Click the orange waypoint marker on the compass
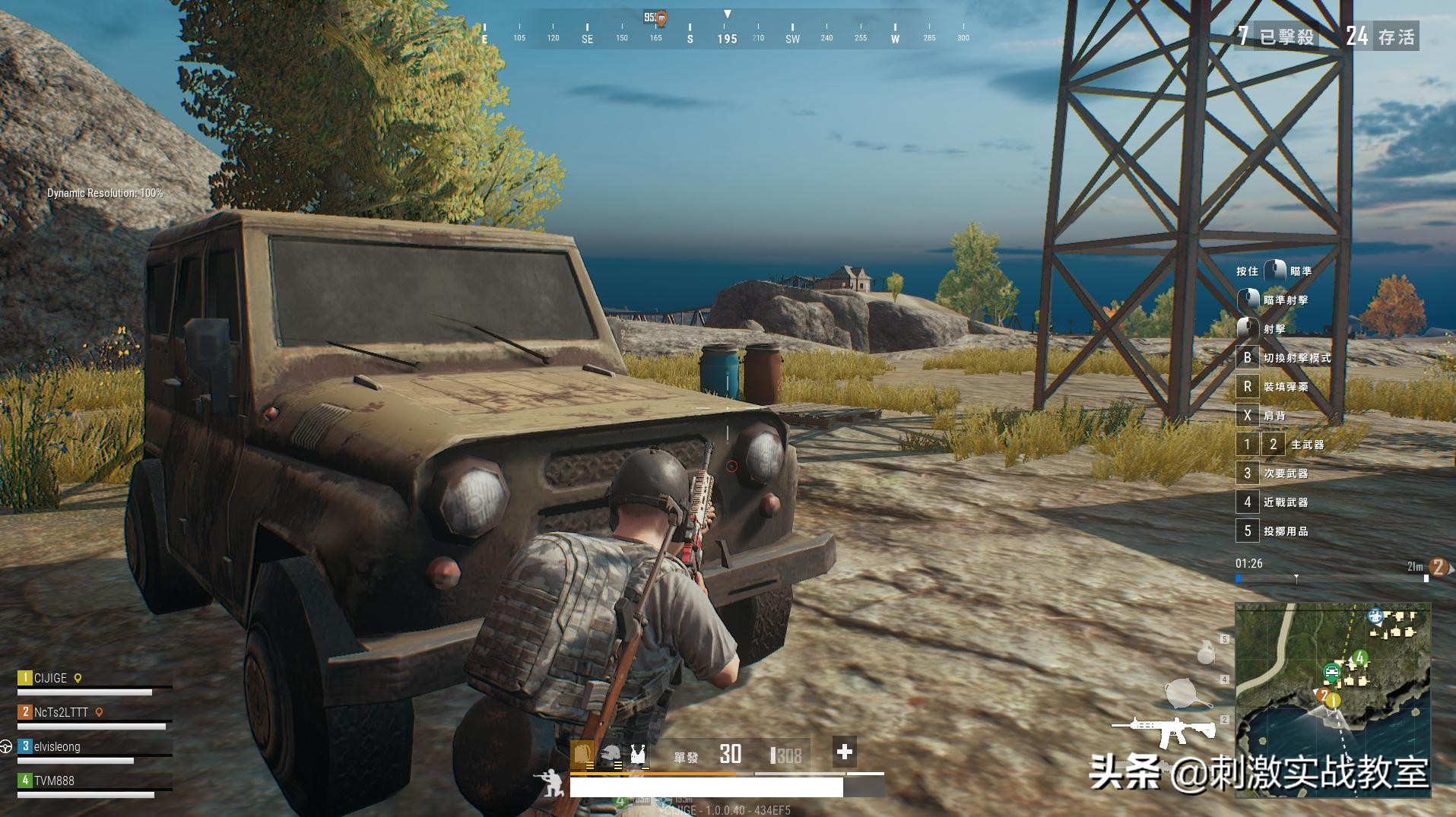Image resolution: width=1456 pixels, height=817 pixels. 661,18
